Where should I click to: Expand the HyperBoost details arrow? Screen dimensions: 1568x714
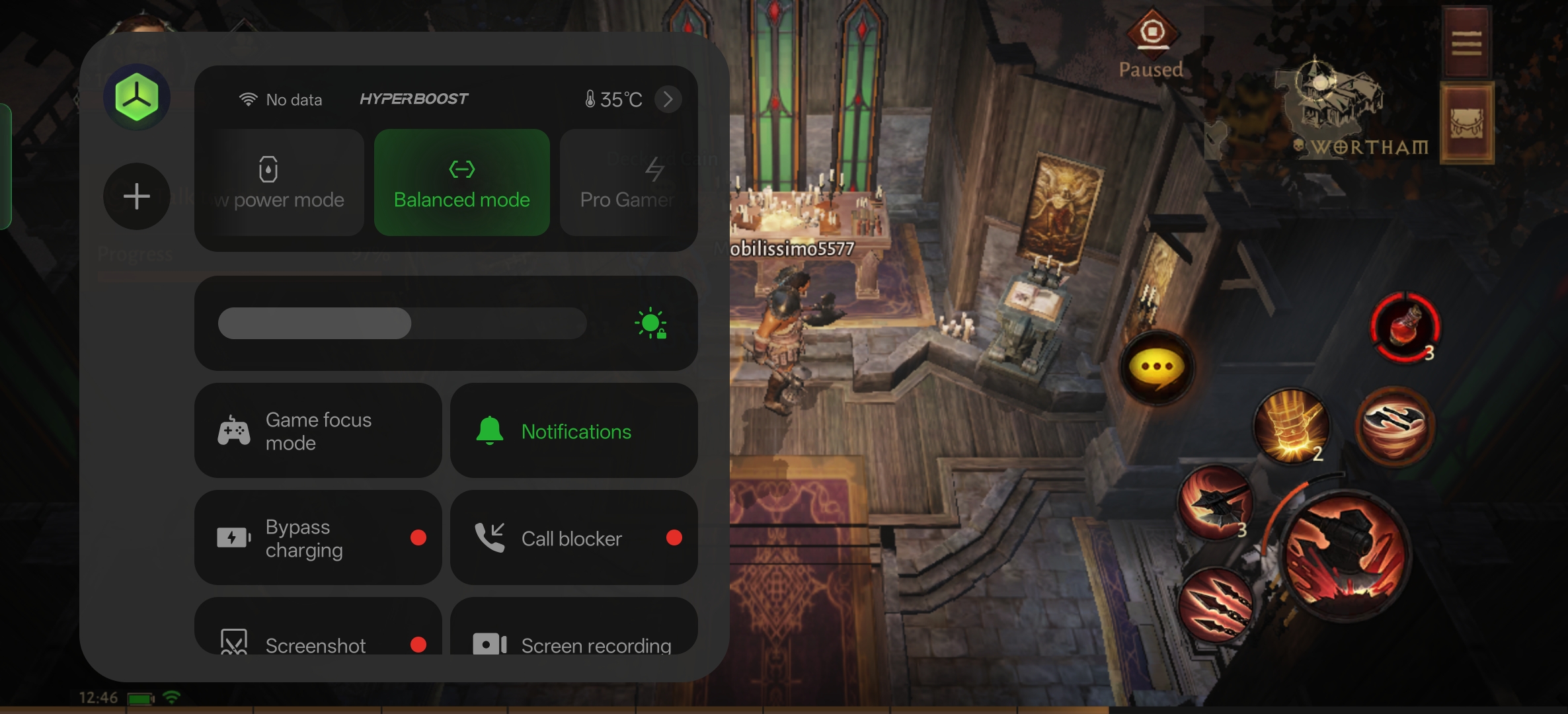[x=668, y=99]
